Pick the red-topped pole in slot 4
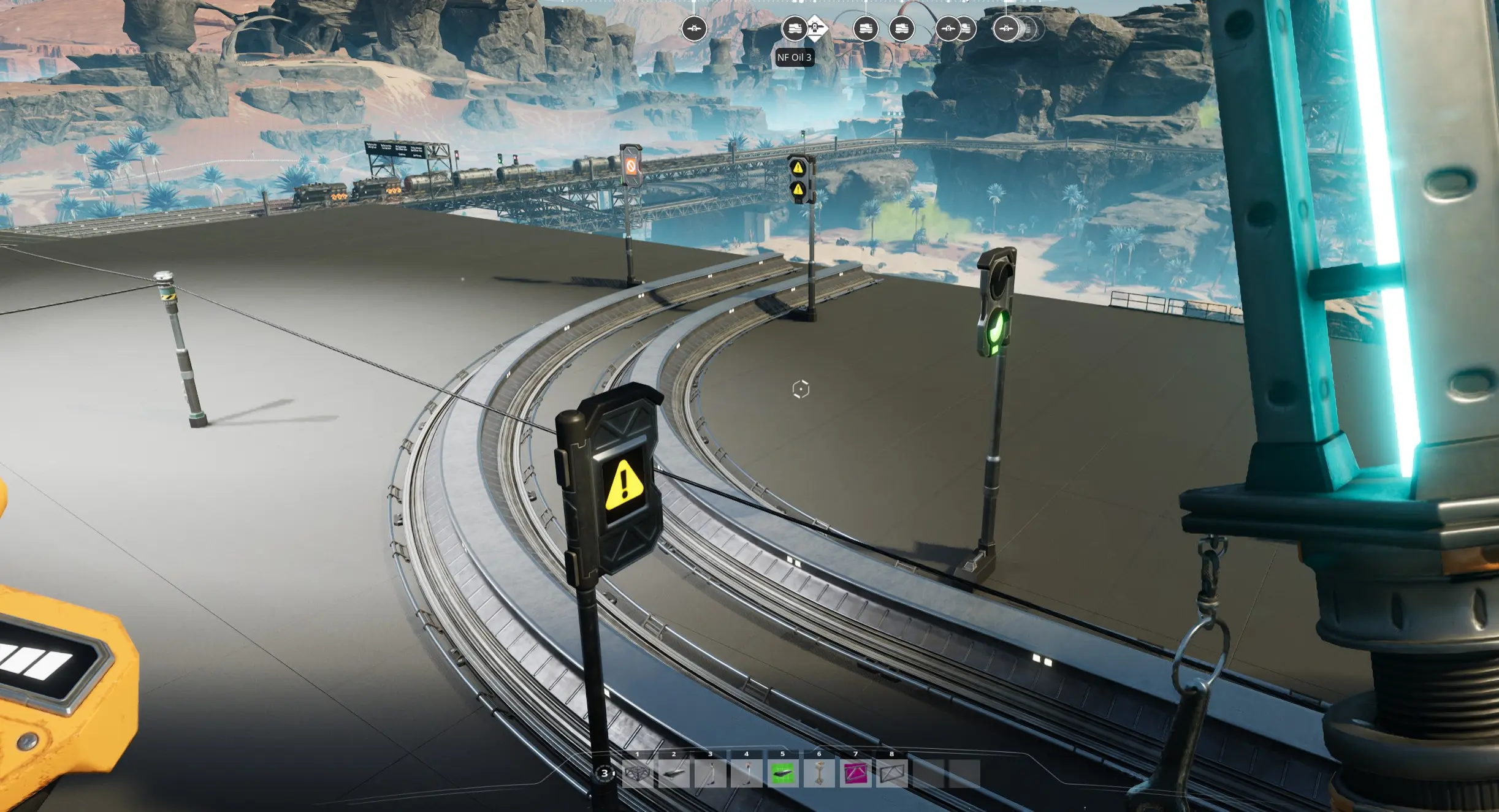Screen dimensions: 1499x812 [747, 773]
